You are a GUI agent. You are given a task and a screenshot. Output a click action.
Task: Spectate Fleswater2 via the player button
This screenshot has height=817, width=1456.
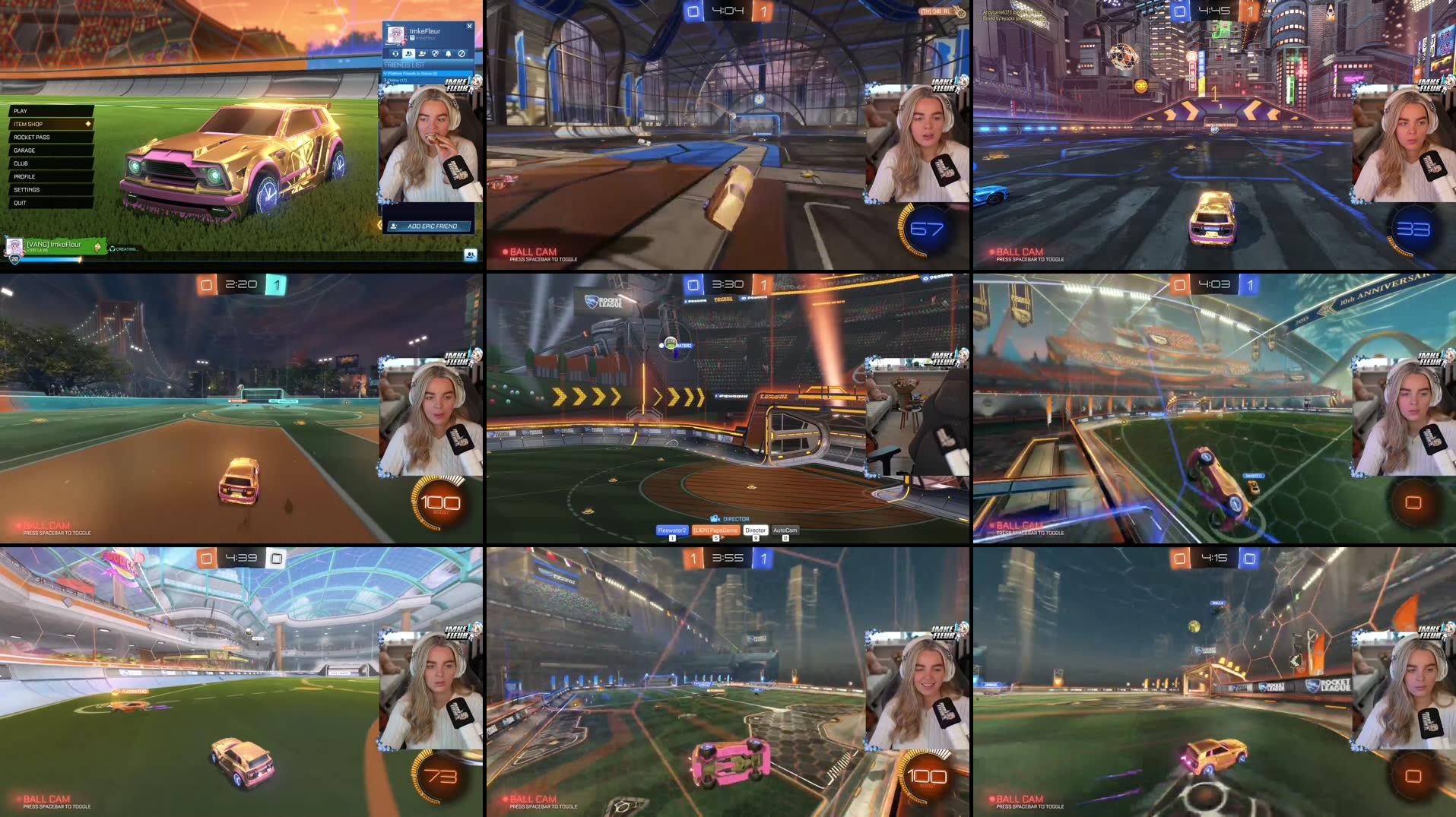click(x=672, y=530)
